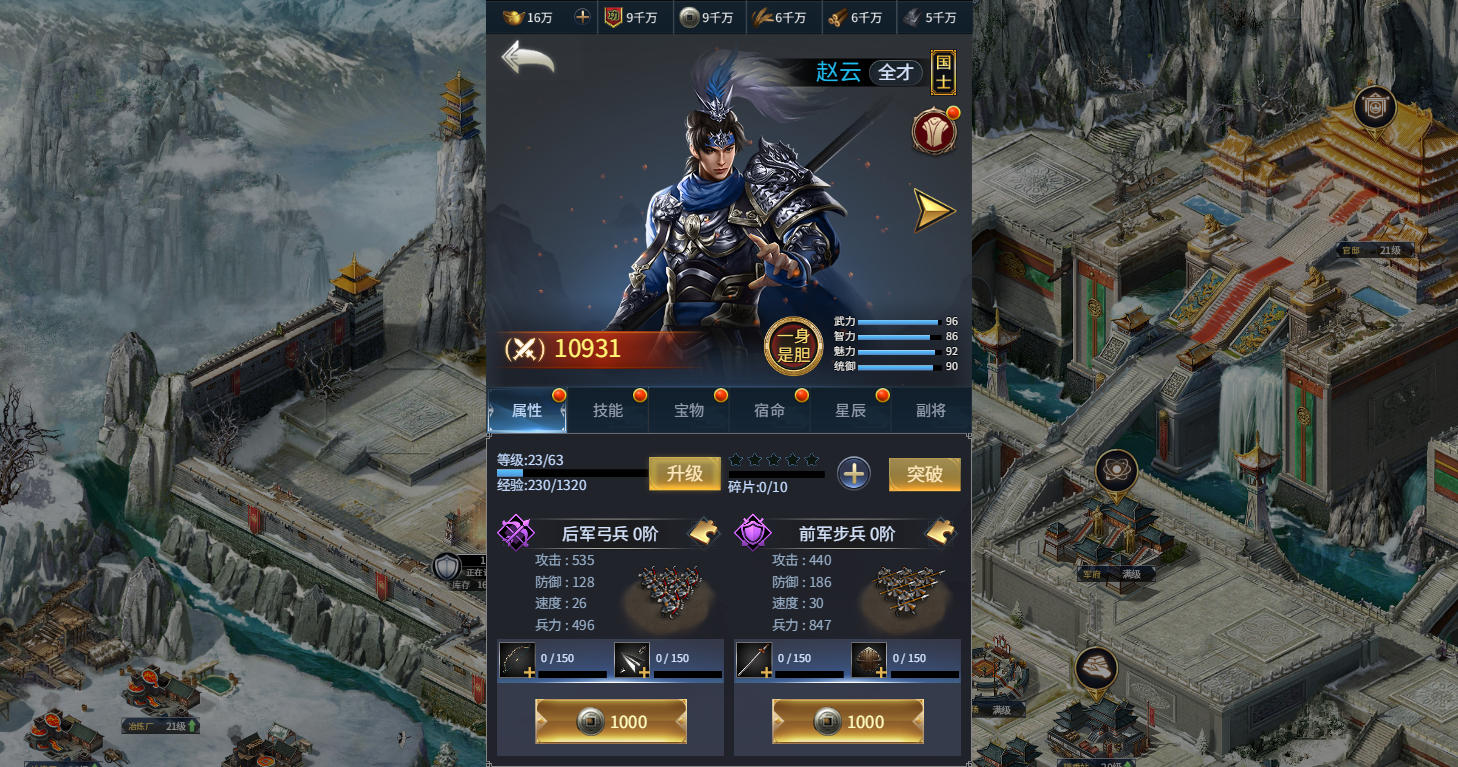Open the 属性 attributes tab
The width and height of the screenshot is (1458, 767).
[x=527, y=411]
